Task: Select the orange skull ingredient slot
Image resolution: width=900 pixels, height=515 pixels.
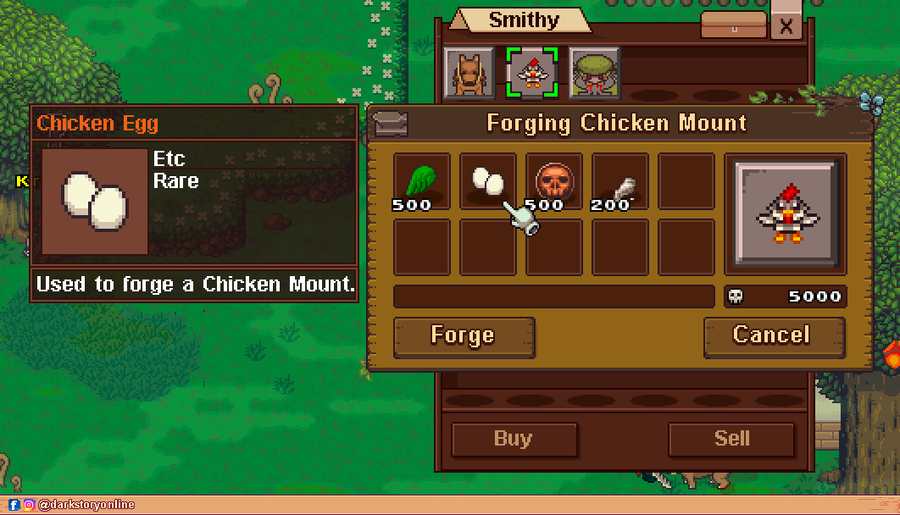Action: click(x=554, y=181)
